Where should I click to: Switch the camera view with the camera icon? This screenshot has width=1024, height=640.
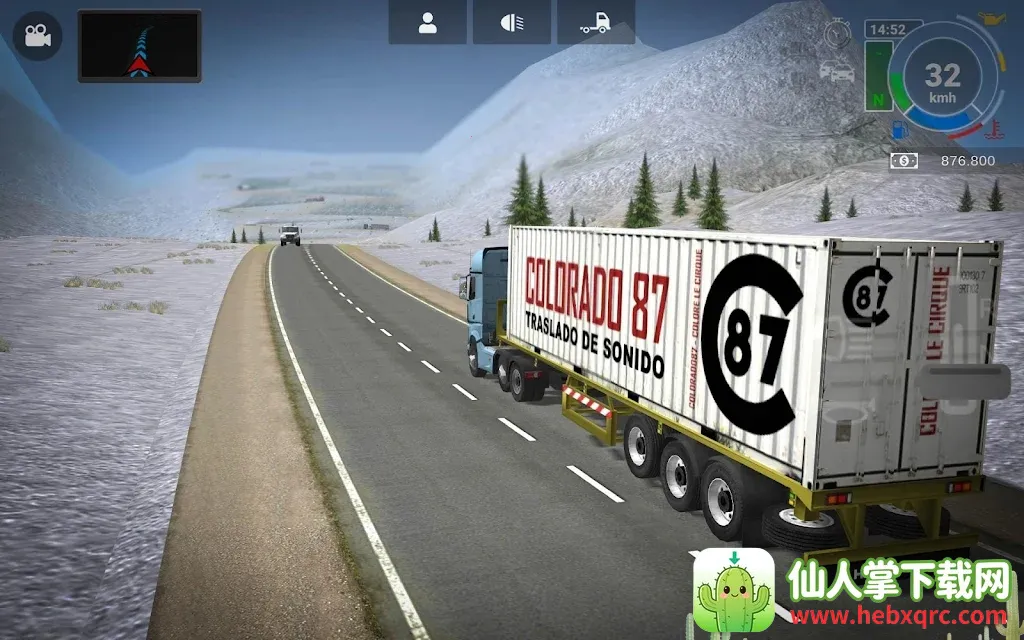[x=37, y=37]
